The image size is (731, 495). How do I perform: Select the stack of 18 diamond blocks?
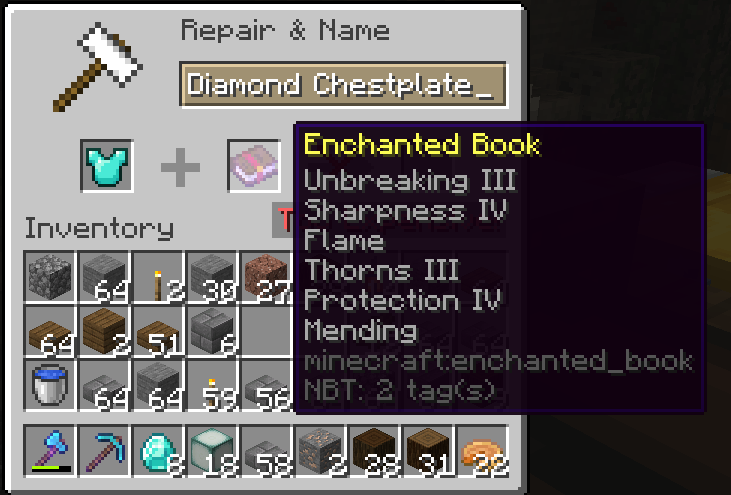[x=212, y=451]
